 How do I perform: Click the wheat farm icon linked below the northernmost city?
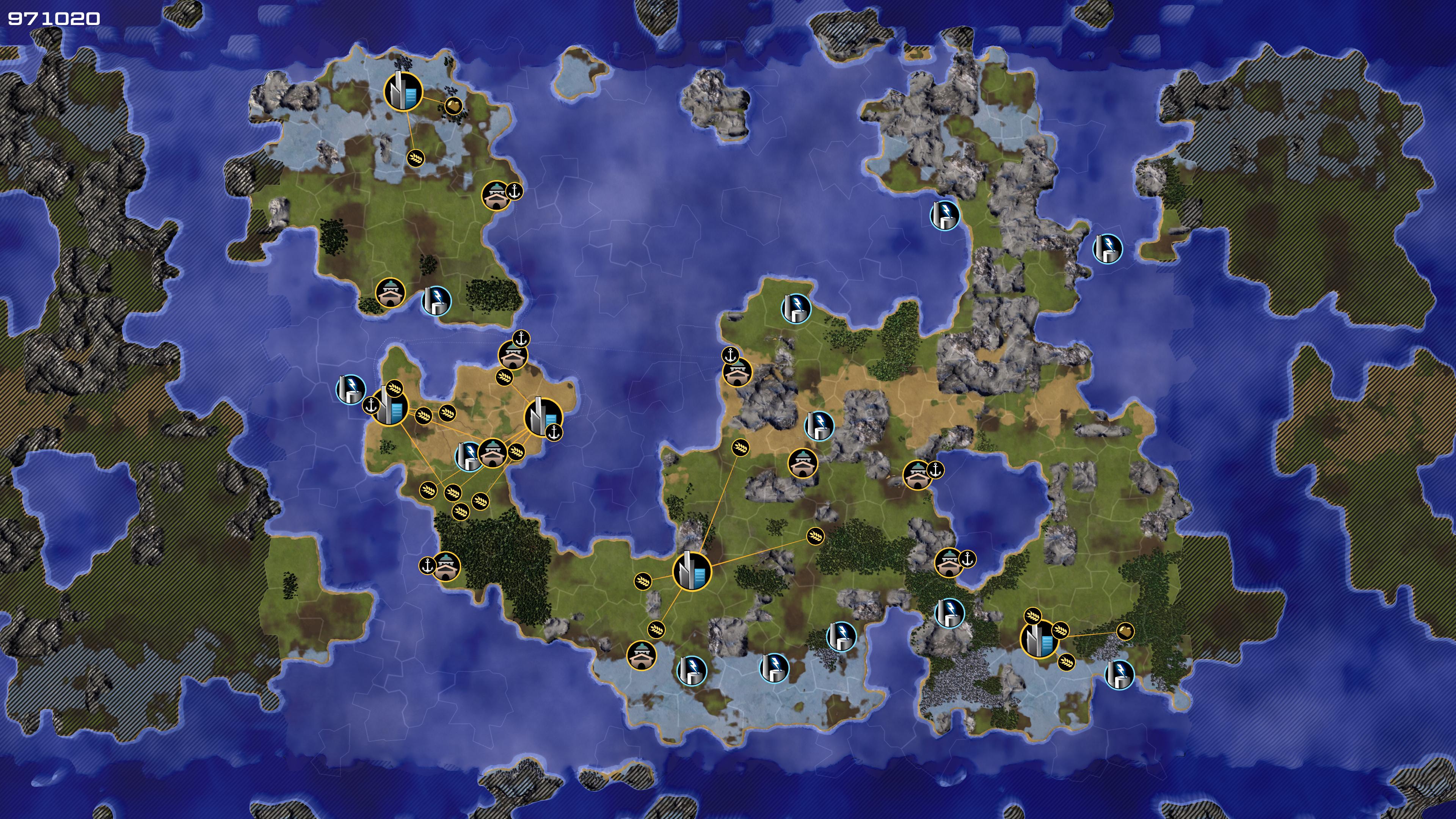click(416, 158)
